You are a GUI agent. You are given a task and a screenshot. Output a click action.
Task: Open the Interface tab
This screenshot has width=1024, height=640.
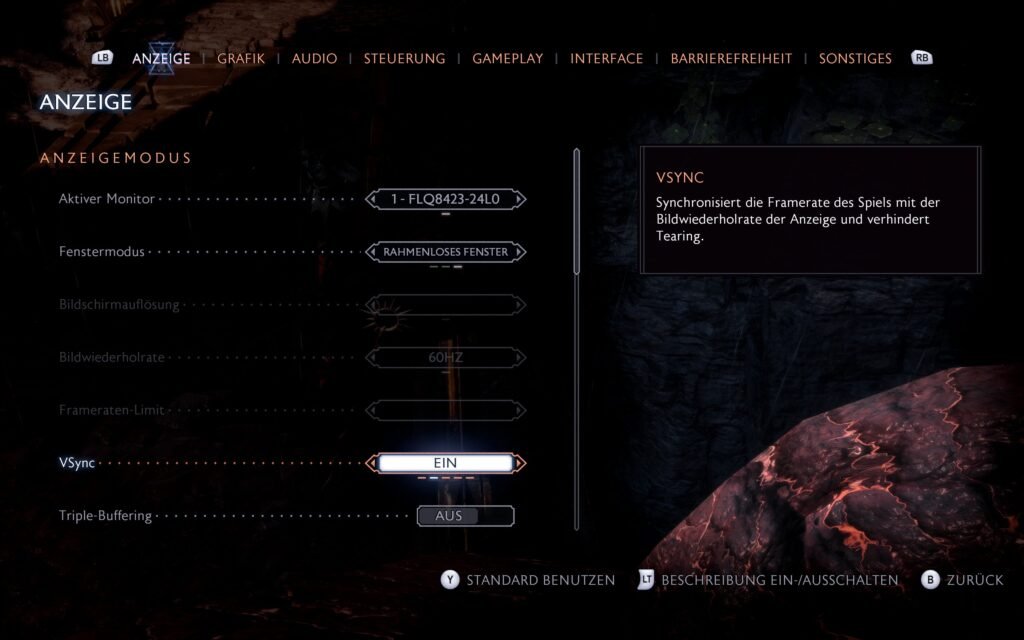(606, 58)
